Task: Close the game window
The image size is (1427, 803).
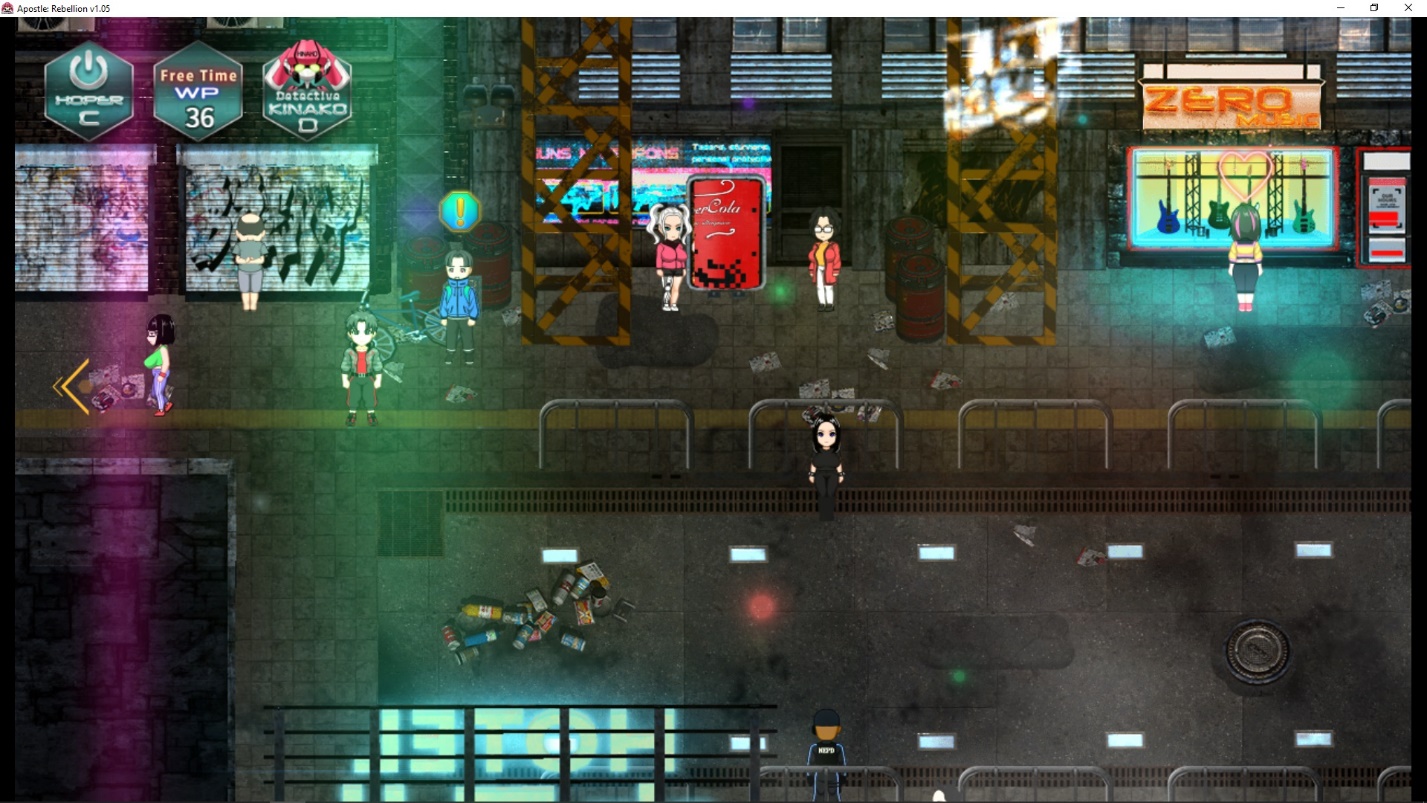Action: point(1407,8)
